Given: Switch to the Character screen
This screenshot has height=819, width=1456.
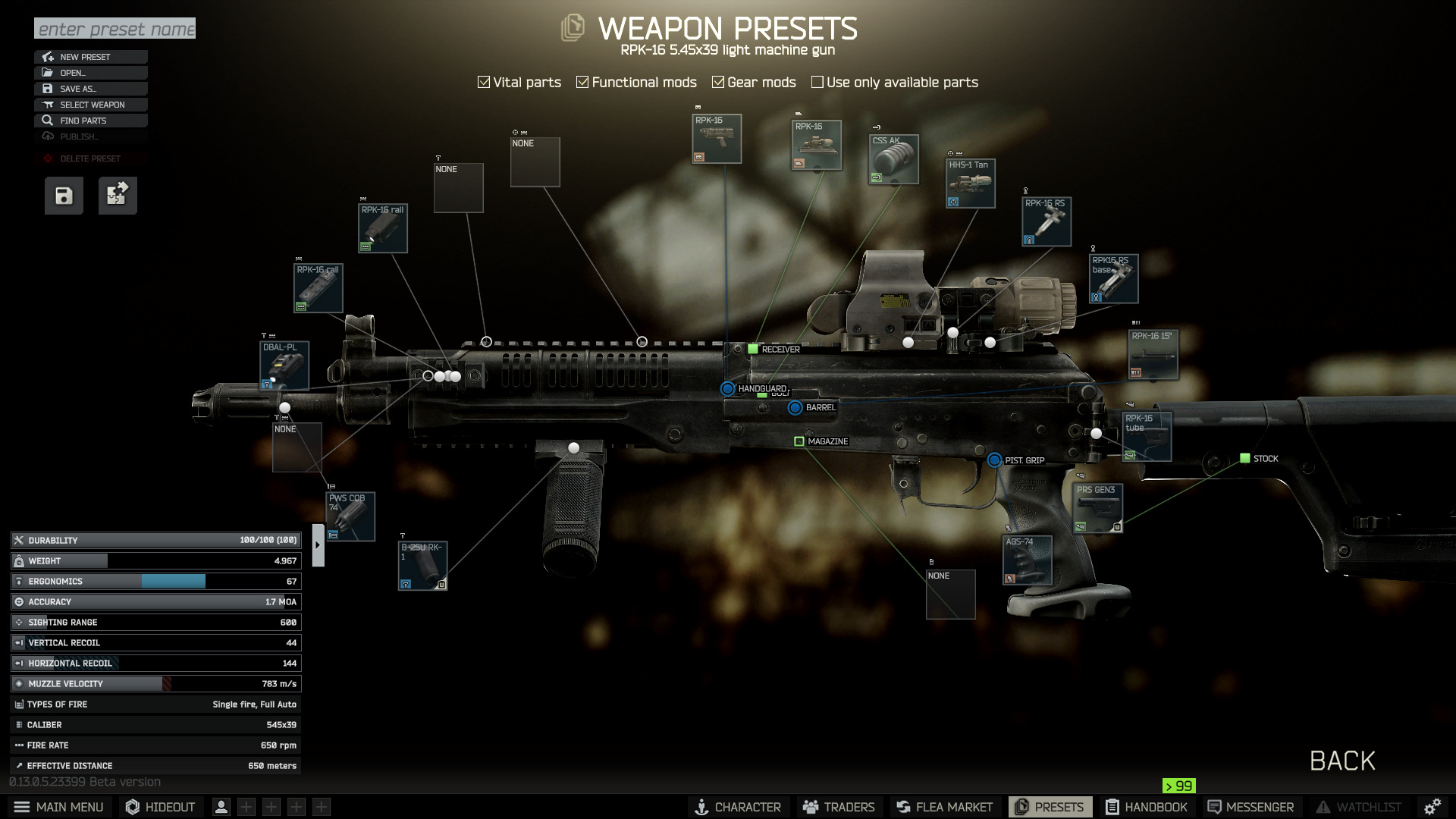Looking at the screenshot, I should [738, 807].
